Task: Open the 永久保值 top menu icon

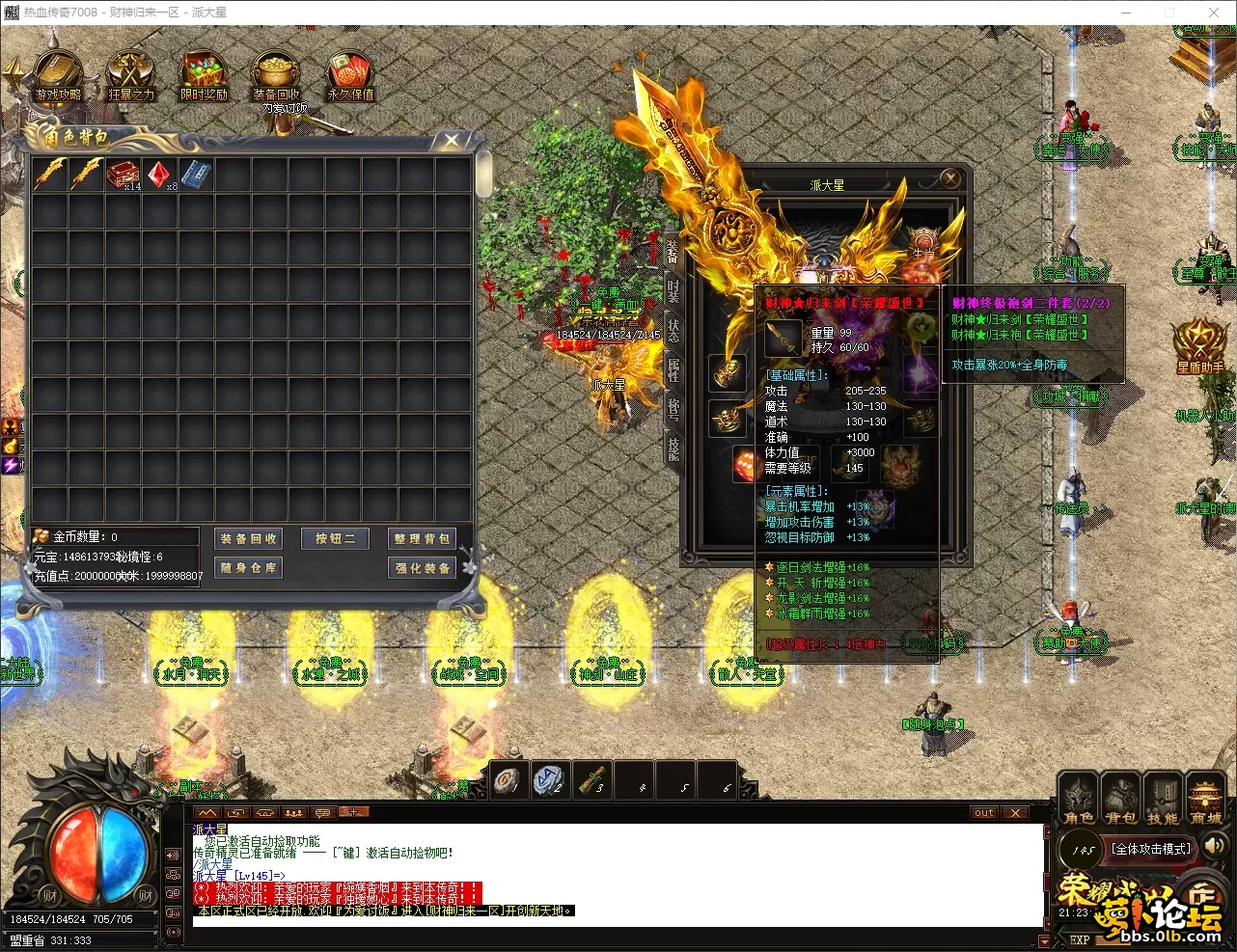Action: tap(350, 75)
